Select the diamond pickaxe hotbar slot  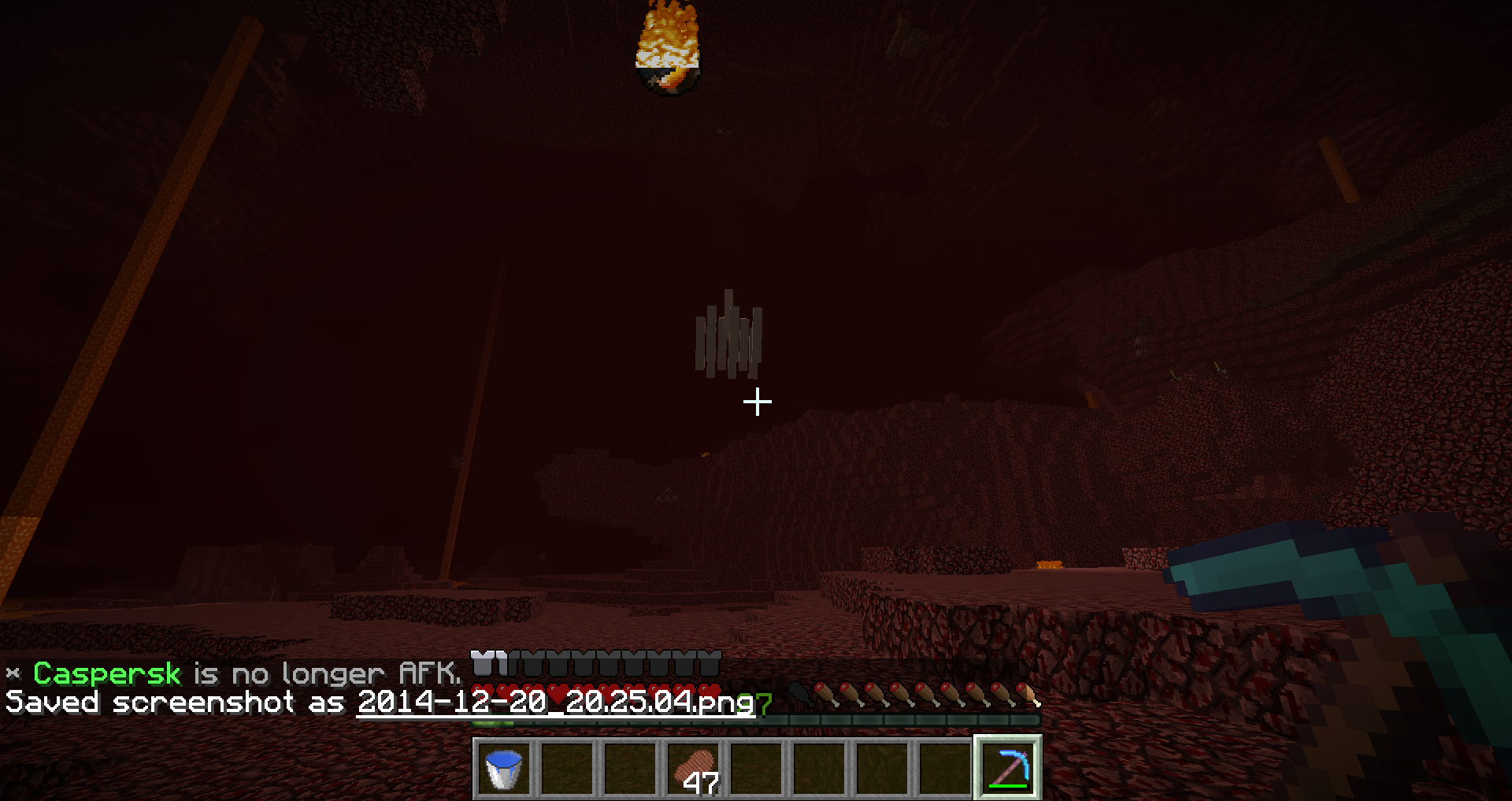1008,769
